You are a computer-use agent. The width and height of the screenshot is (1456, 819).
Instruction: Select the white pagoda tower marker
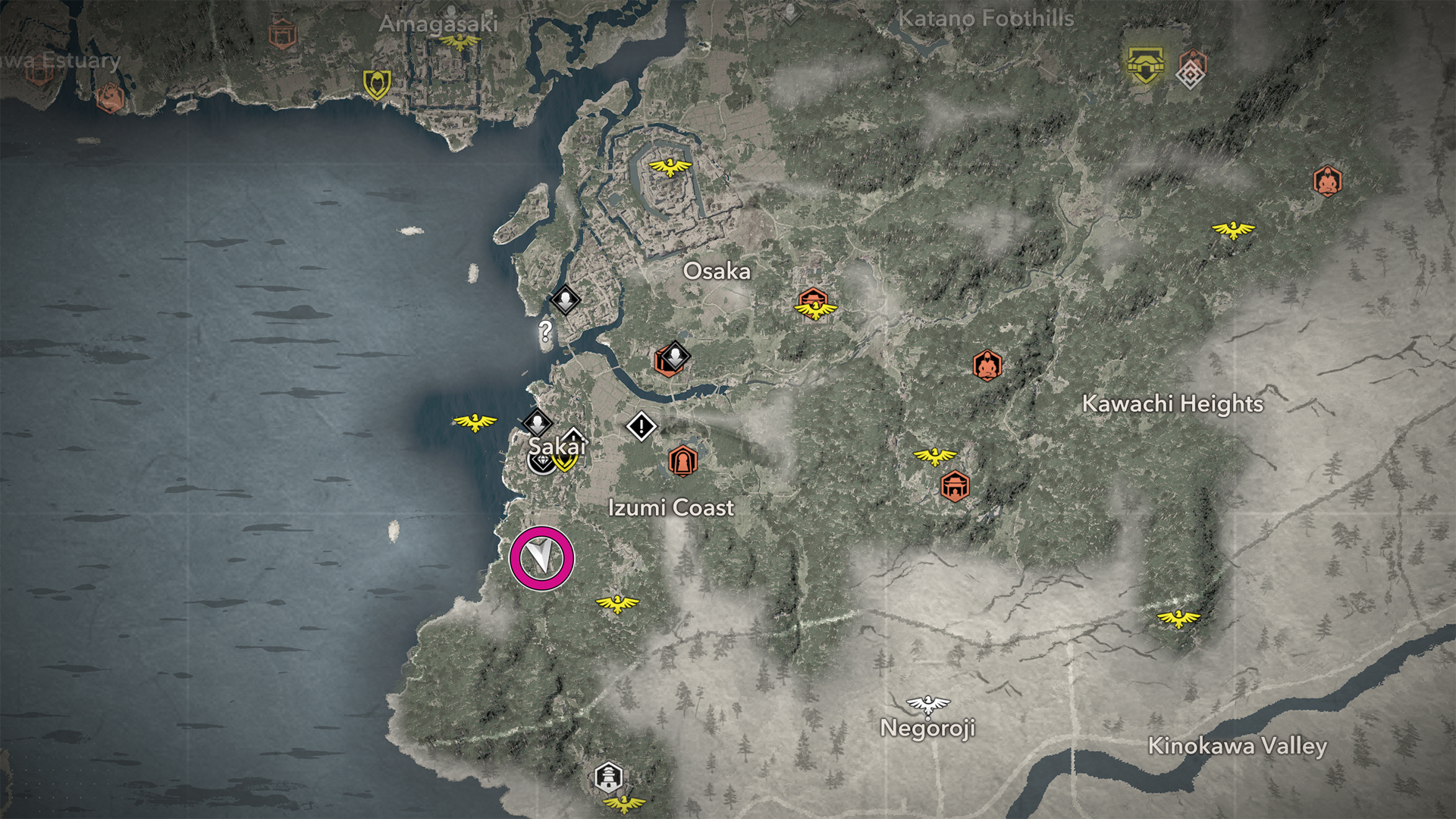coord(608,777)
